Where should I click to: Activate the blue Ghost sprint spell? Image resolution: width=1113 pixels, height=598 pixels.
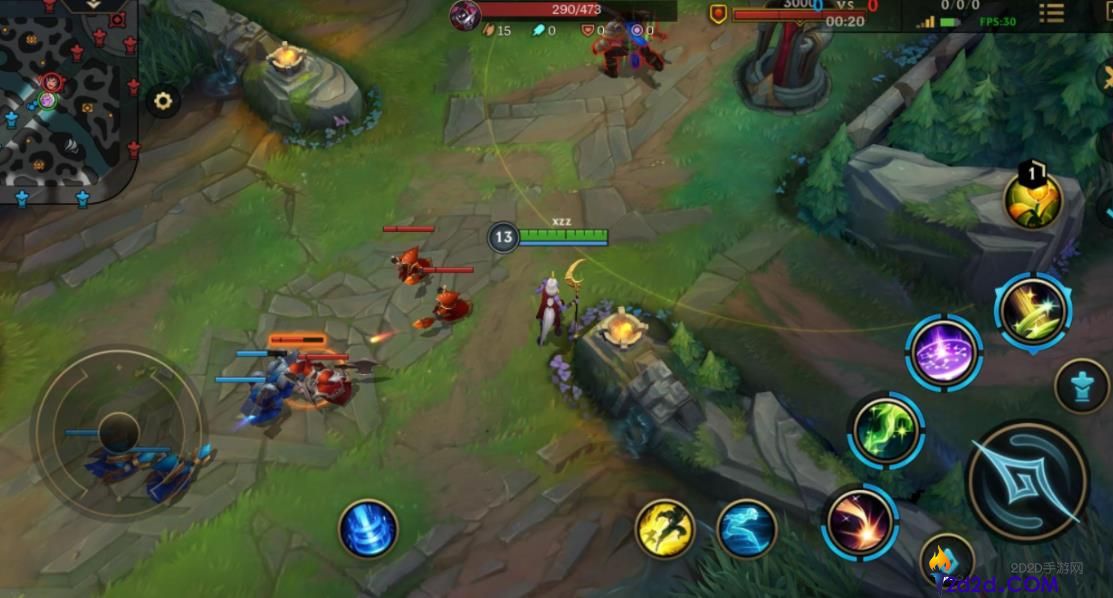pyautogui.click(x=747, y=529)
